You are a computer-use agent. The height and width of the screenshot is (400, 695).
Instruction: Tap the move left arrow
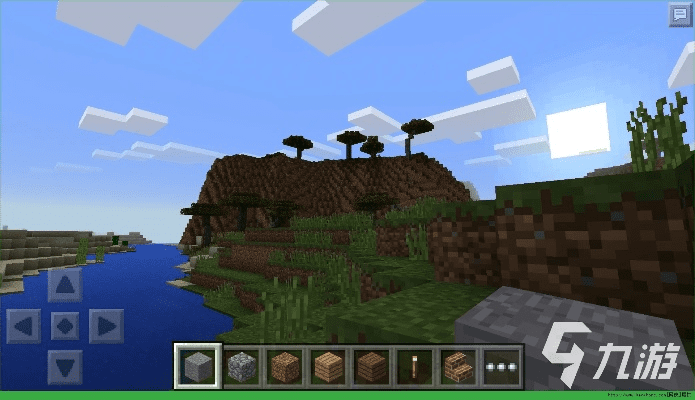[x=24, y=326]
